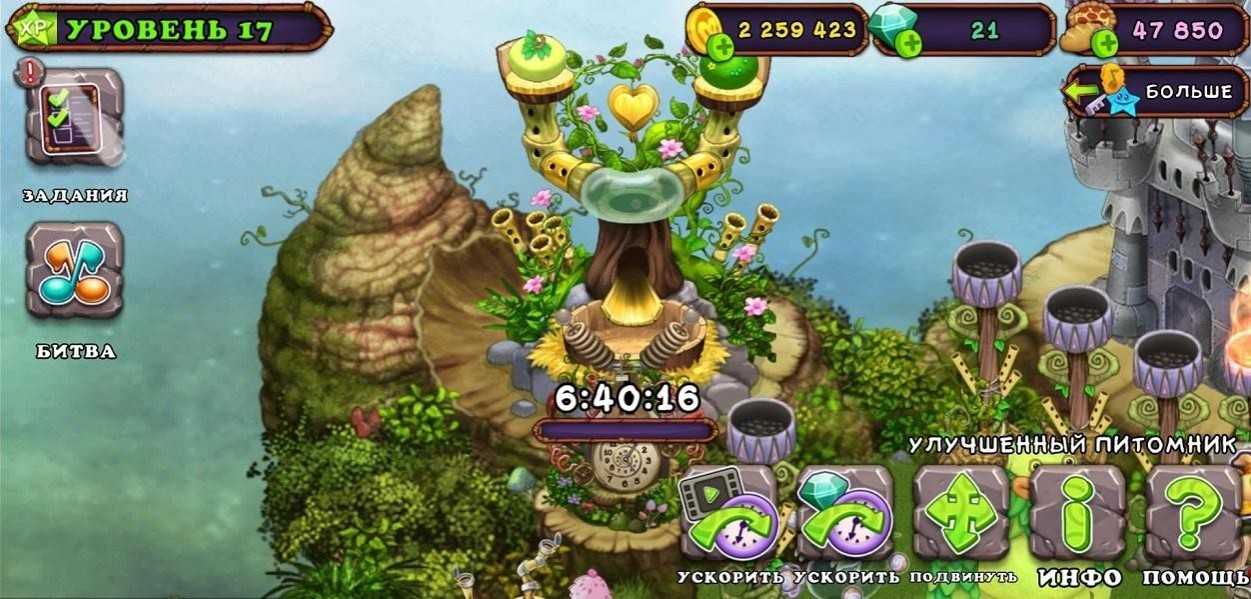The width and height of the screenshot is (1251, 599).
Task: Open the Битва battle menu
Action: (74, 272)
